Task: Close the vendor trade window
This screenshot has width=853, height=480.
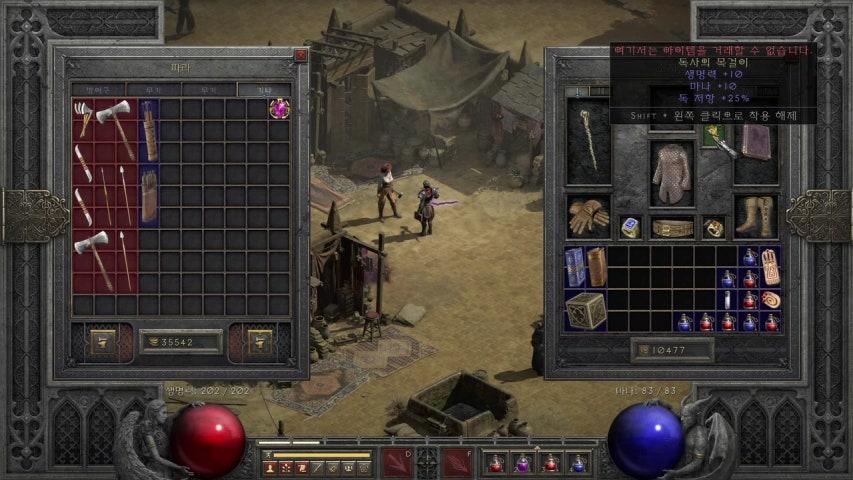Action: tap(300, 56)
